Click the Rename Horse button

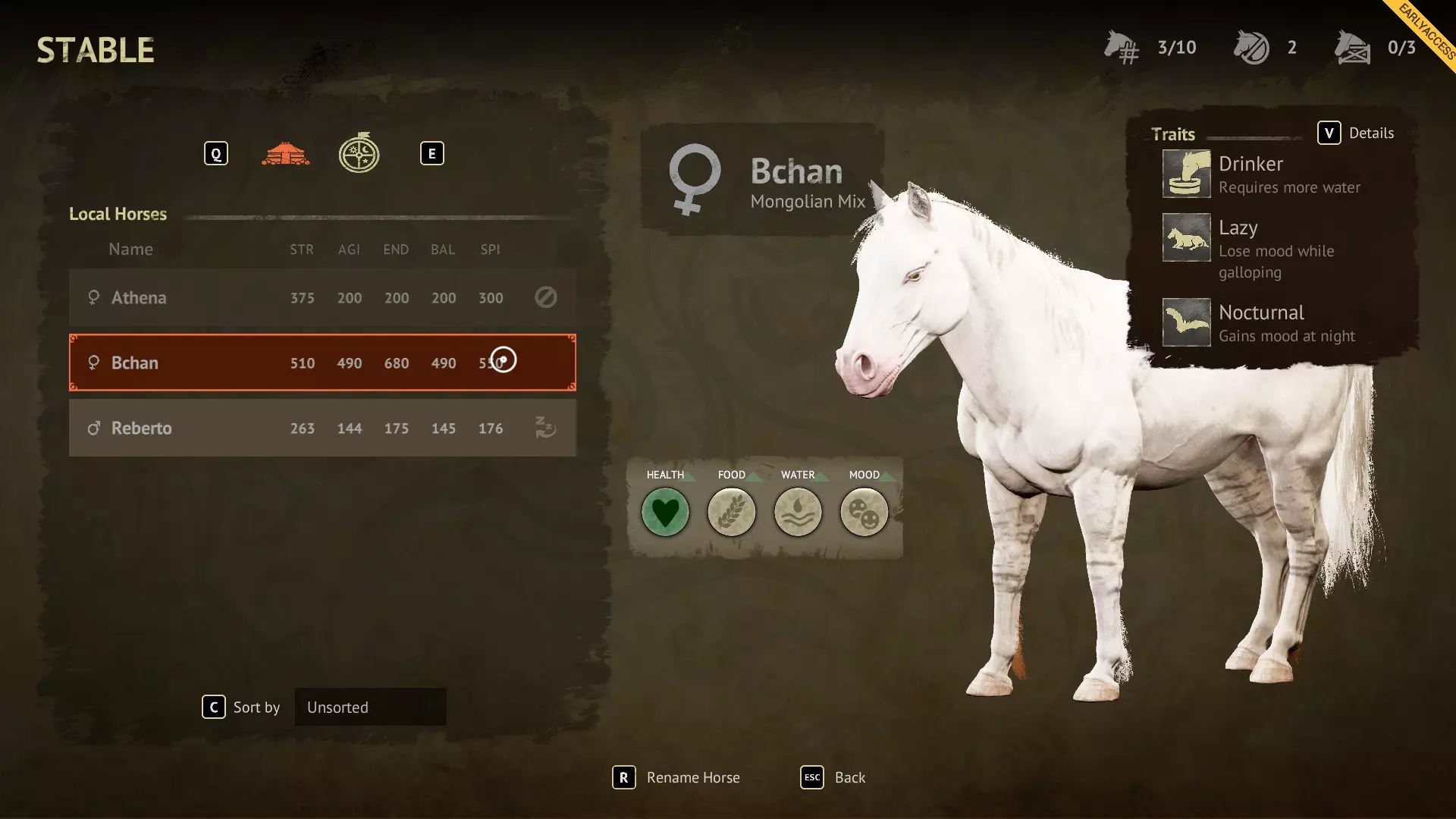click(x=676, y=778)
